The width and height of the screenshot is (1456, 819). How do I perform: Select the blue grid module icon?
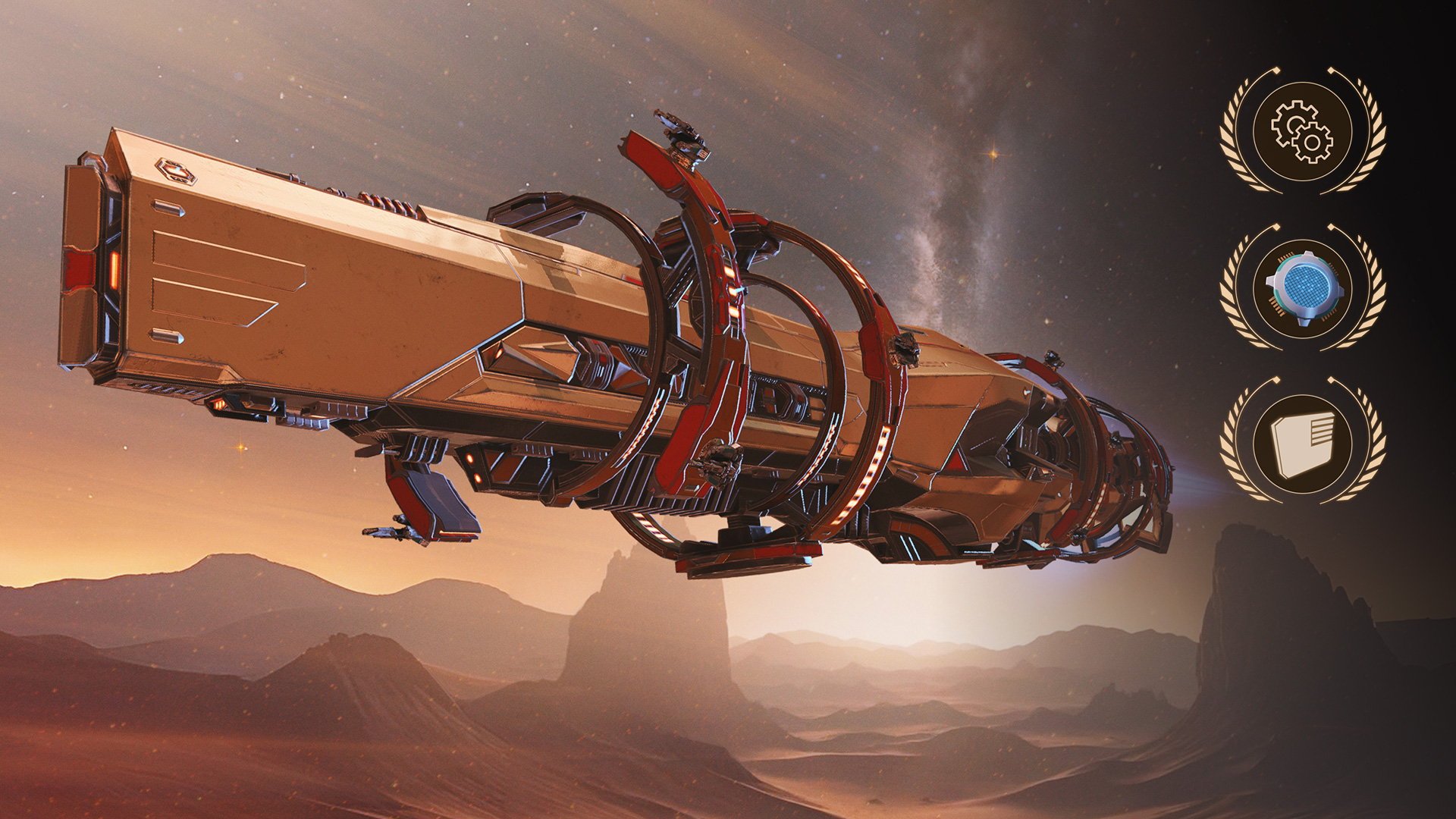coord(1302,287)
